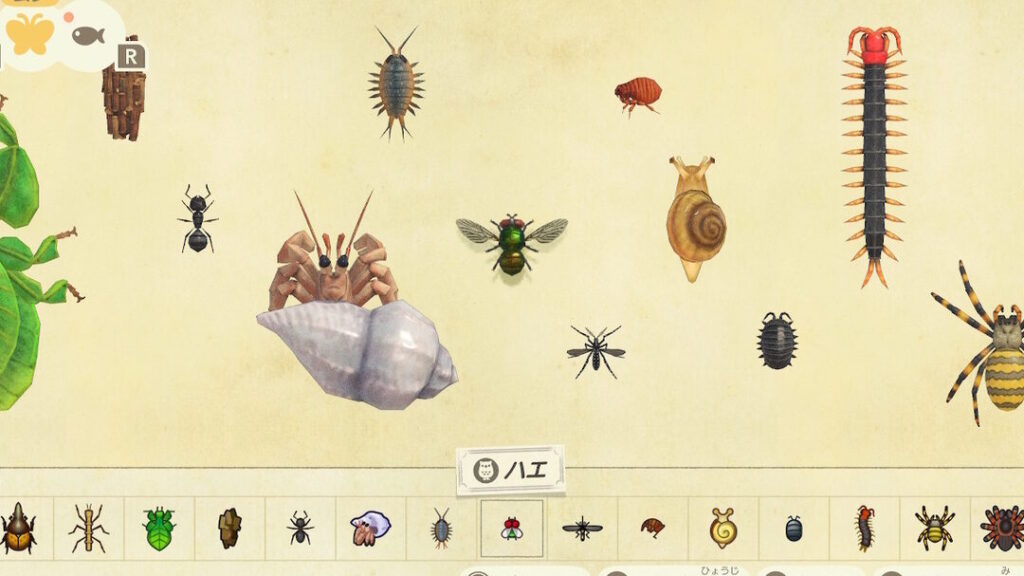Select the ant slot
Viewport: 1024px width, 576px height.
(x=300, y=528)
